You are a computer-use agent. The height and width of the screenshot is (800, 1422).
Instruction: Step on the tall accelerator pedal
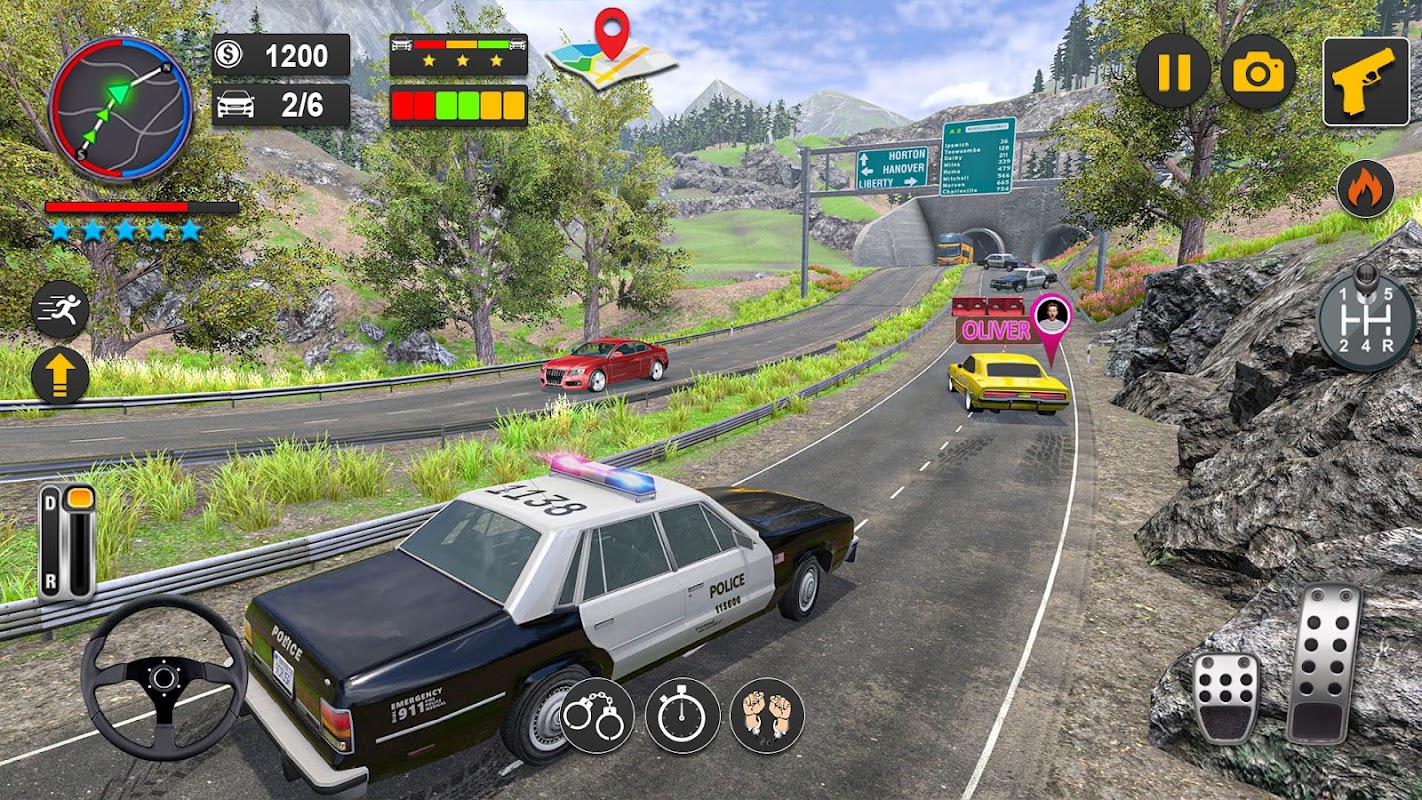1324,662
